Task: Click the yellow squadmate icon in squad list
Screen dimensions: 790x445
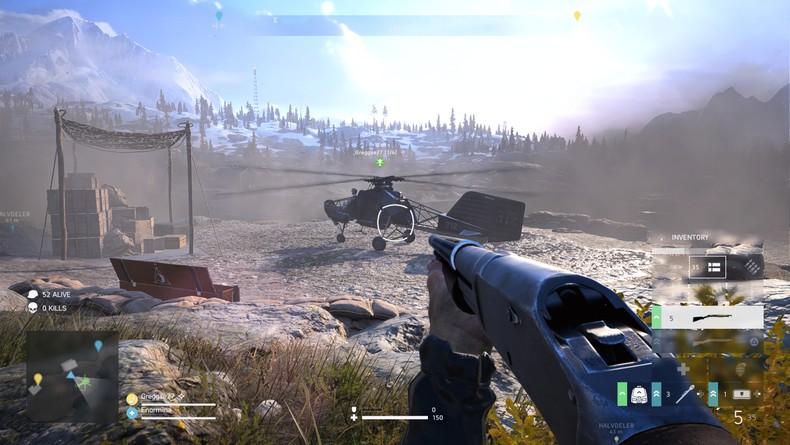Action: pyautogui.click(x=132, y=398)
